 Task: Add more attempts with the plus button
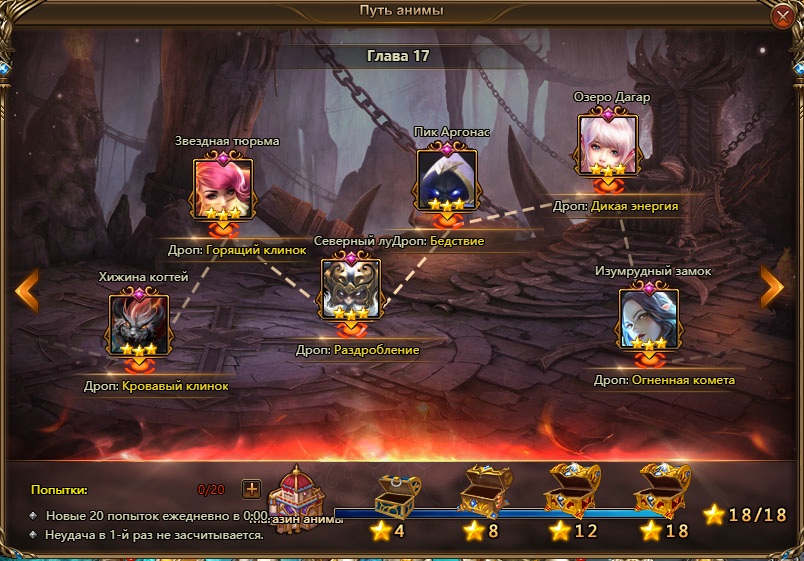point(251,489)
